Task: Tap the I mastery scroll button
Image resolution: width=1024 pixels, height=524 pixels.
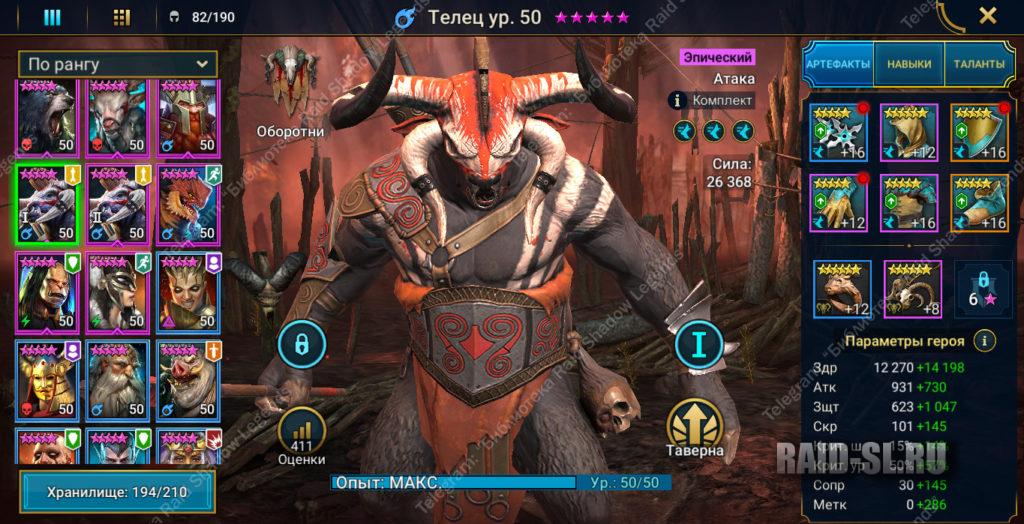Action: (x=699, y=345)
